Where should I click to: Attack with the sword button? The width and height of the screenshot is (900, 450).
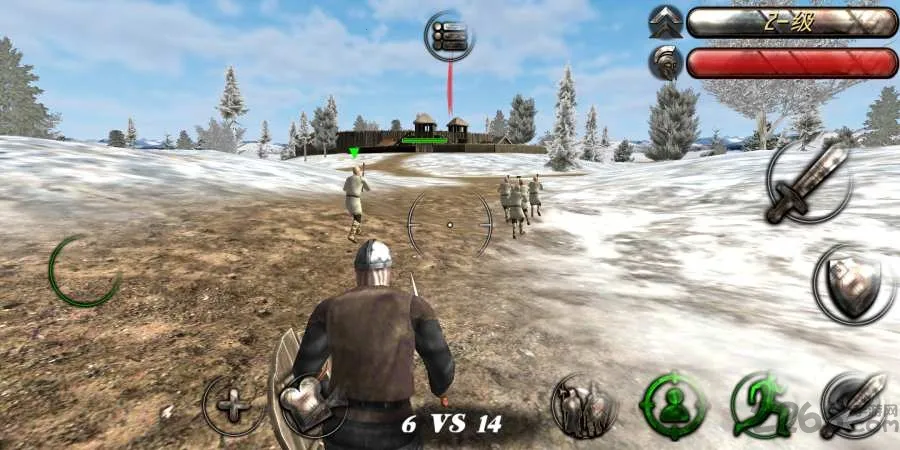point(808,181)
